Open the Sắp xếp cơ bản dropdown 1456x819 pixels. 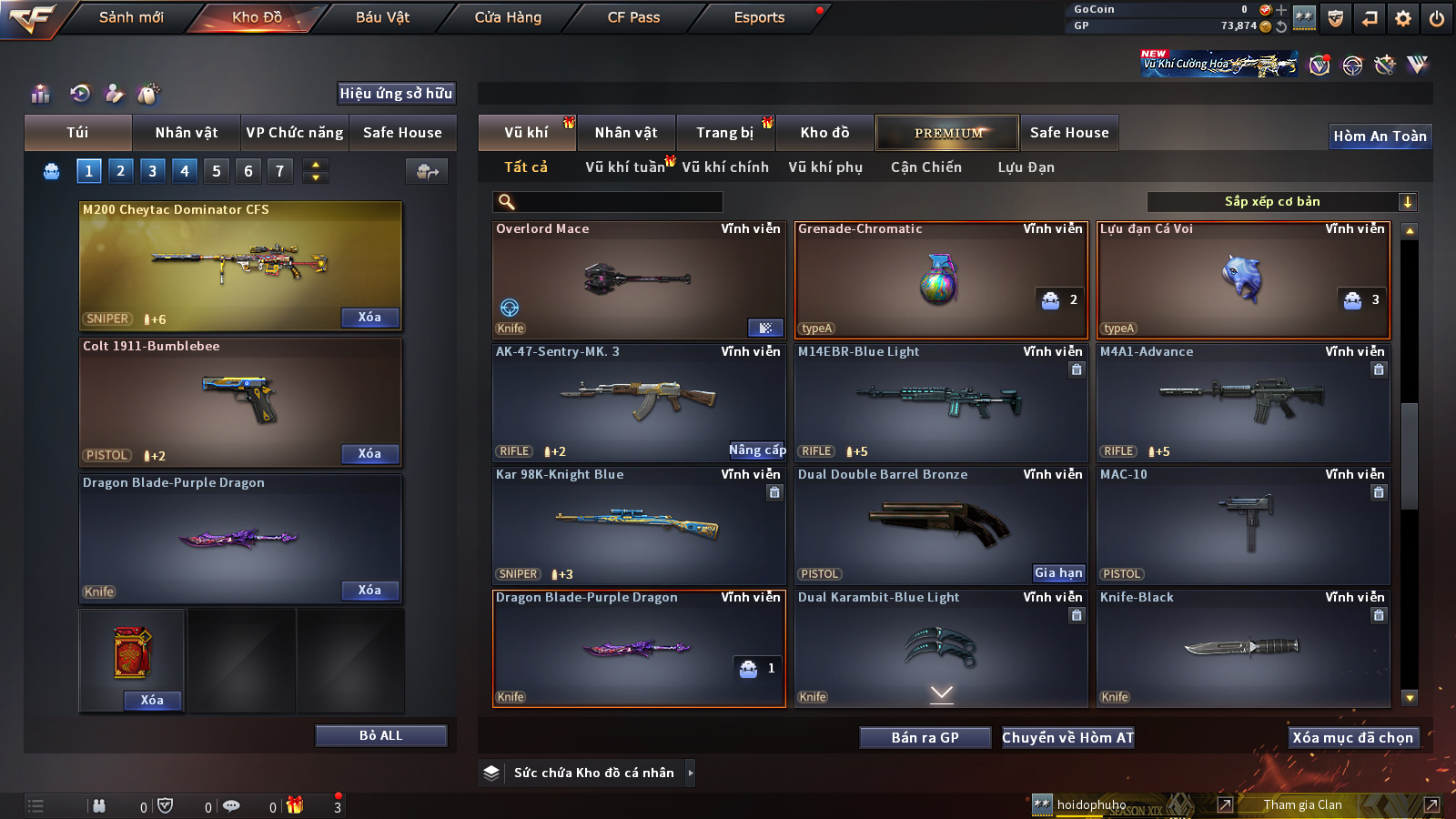point(1281,202)
